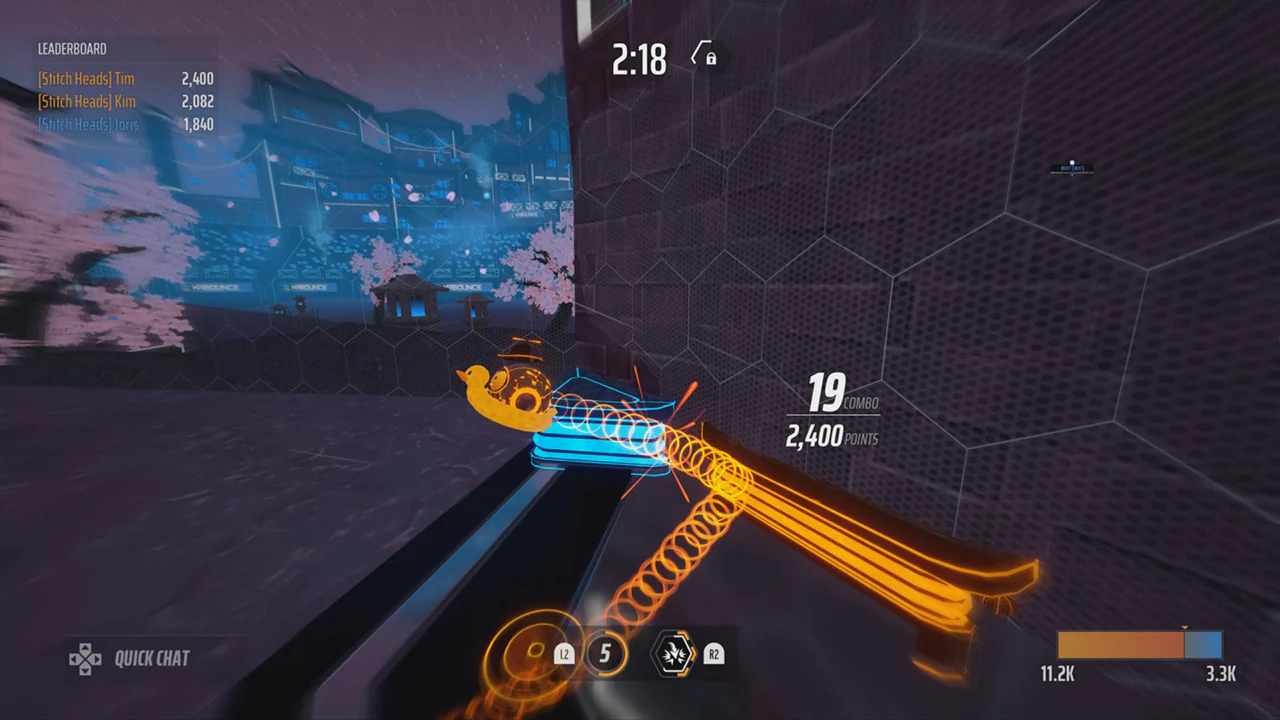The image size is (1280, 720).
Task: Click the orange top hat above the duck
Action: [x=522, y=352]
